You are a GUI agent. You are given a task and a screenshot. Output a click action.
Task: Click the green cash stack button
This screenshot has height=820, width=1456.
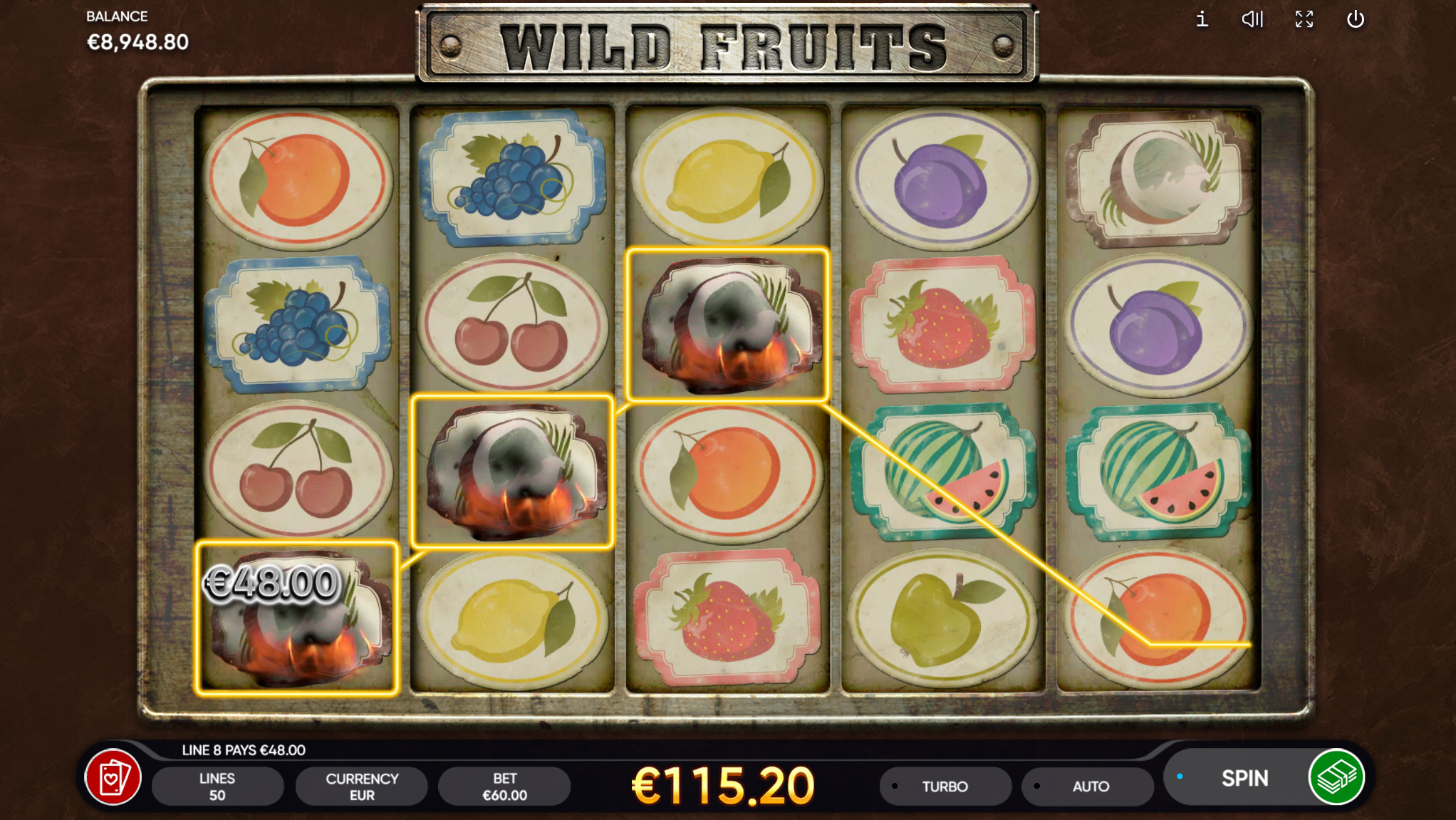click(1337, 777)
